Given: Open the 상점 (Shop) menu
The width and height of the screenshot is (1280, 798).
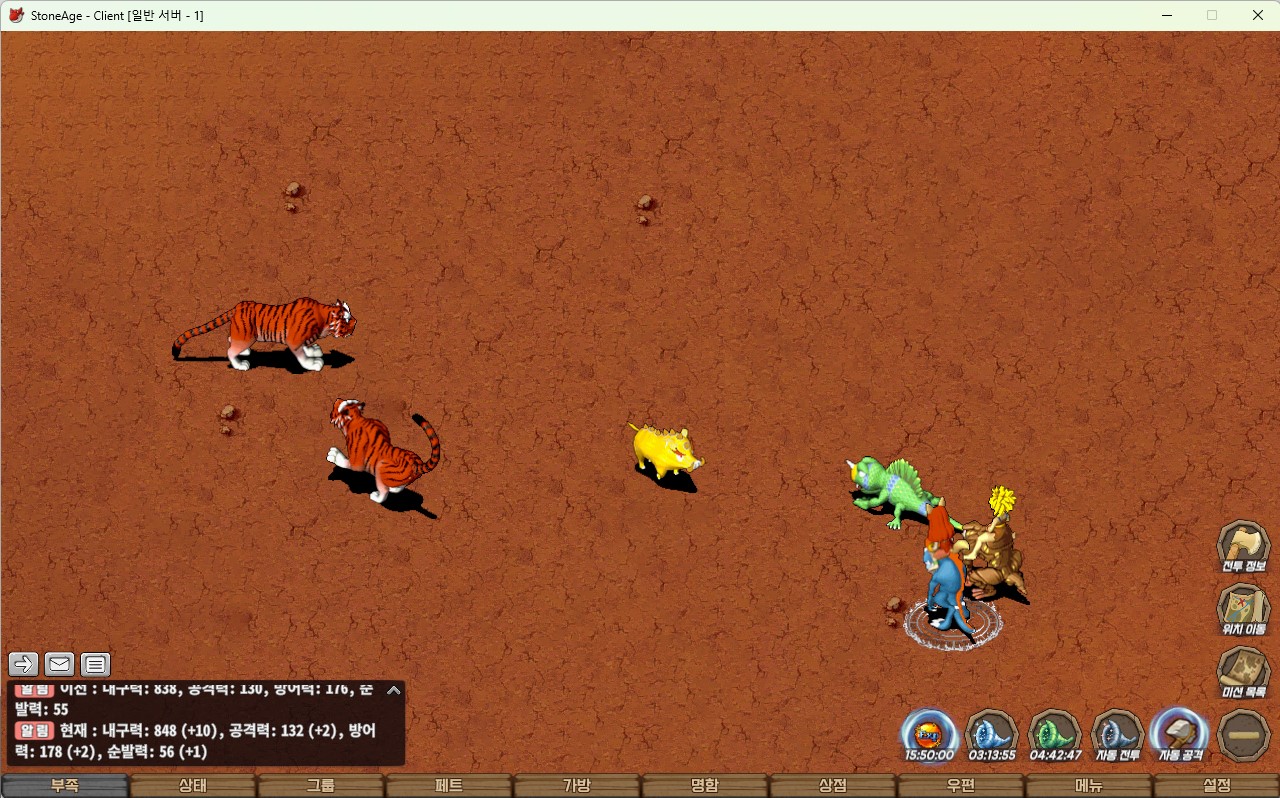Looking at the screenshot, I should [x=833, y=786].
